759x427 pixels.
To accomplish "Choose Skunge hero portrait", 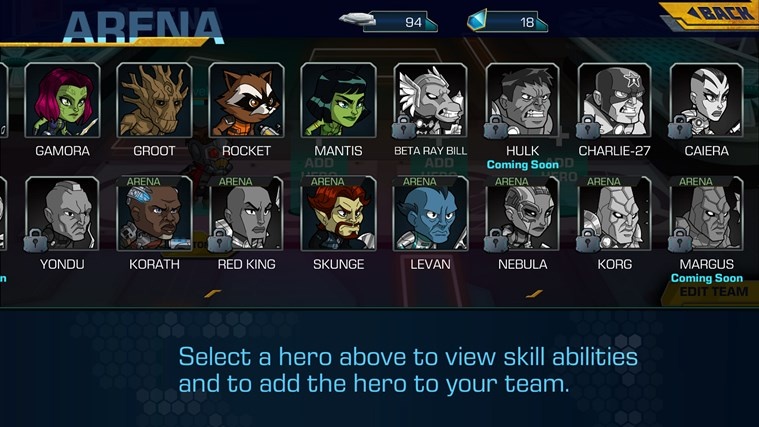I will 338,213.
